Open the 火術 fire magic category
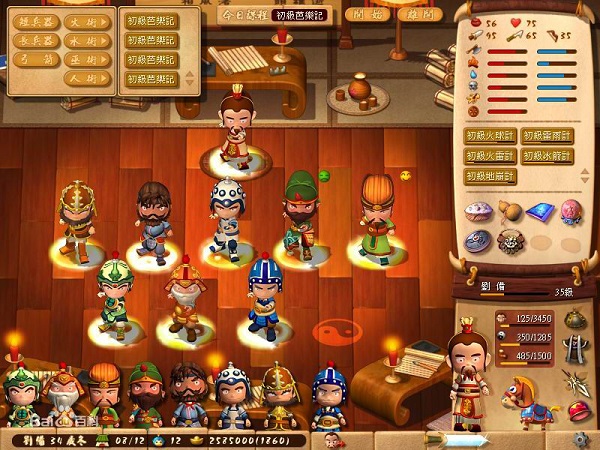 click(87, 21)
